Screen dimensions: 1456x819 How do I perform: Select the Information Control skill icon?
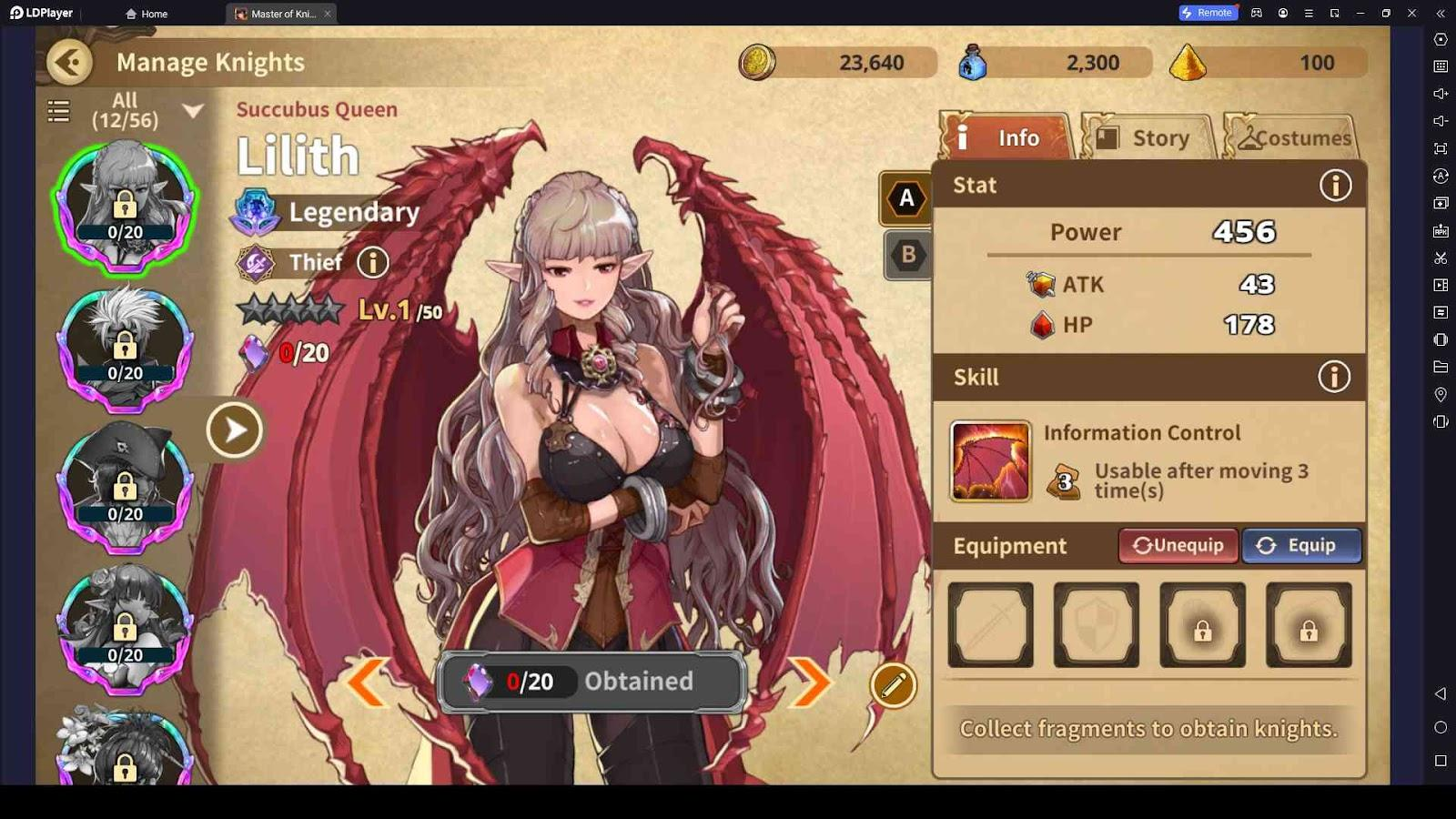(x=990, y=460)
